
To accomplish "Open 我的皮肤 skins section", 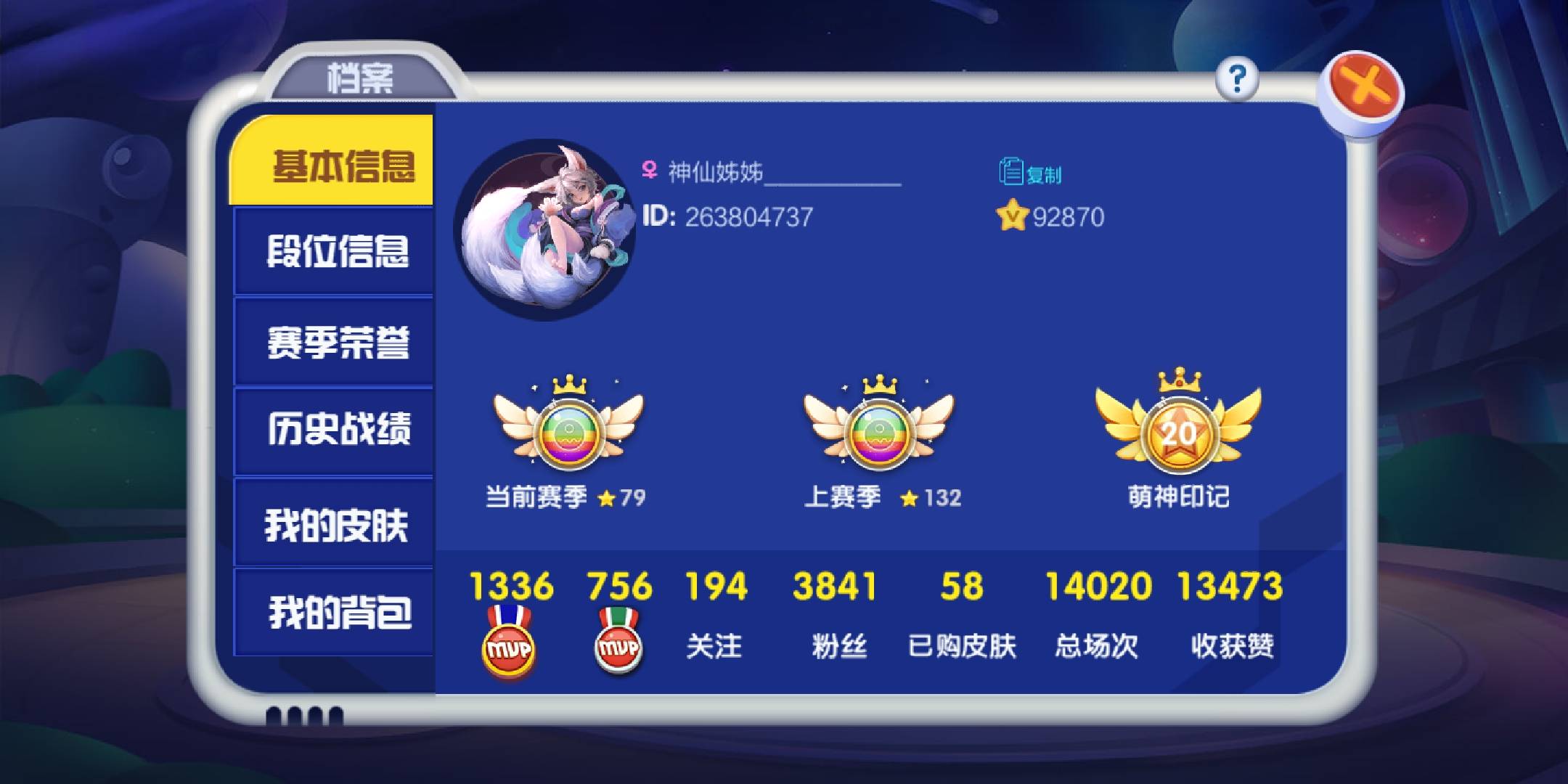I will [341, 524].
